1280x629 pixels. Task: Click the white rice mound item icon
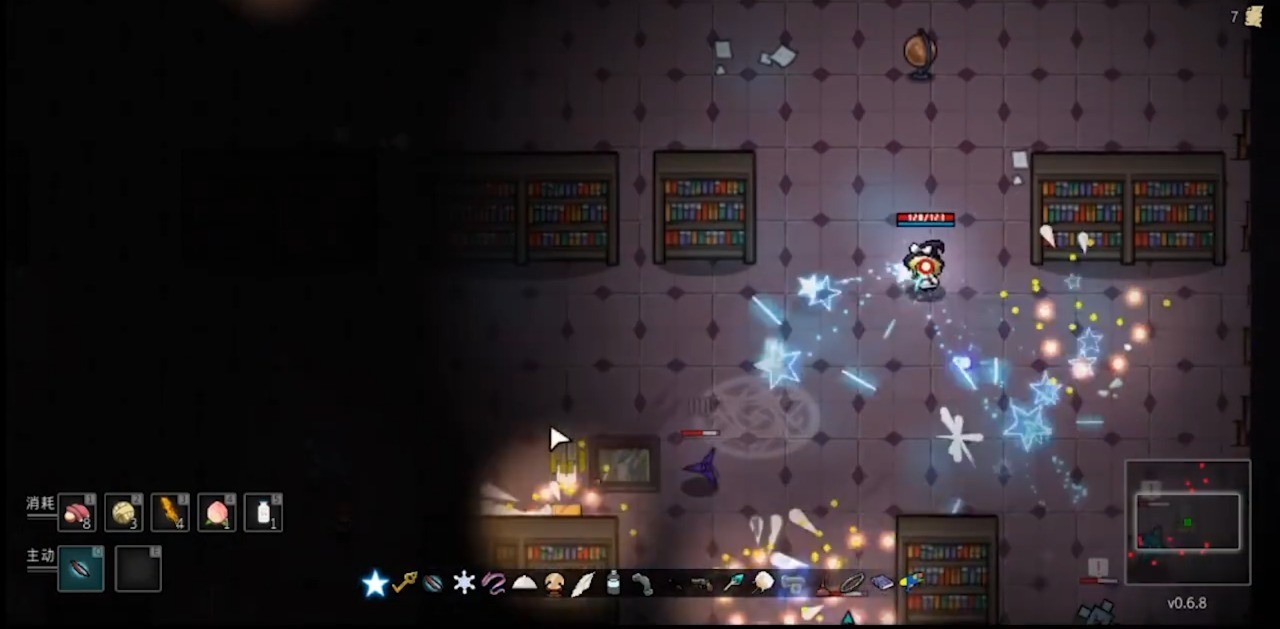pos(524,584)
